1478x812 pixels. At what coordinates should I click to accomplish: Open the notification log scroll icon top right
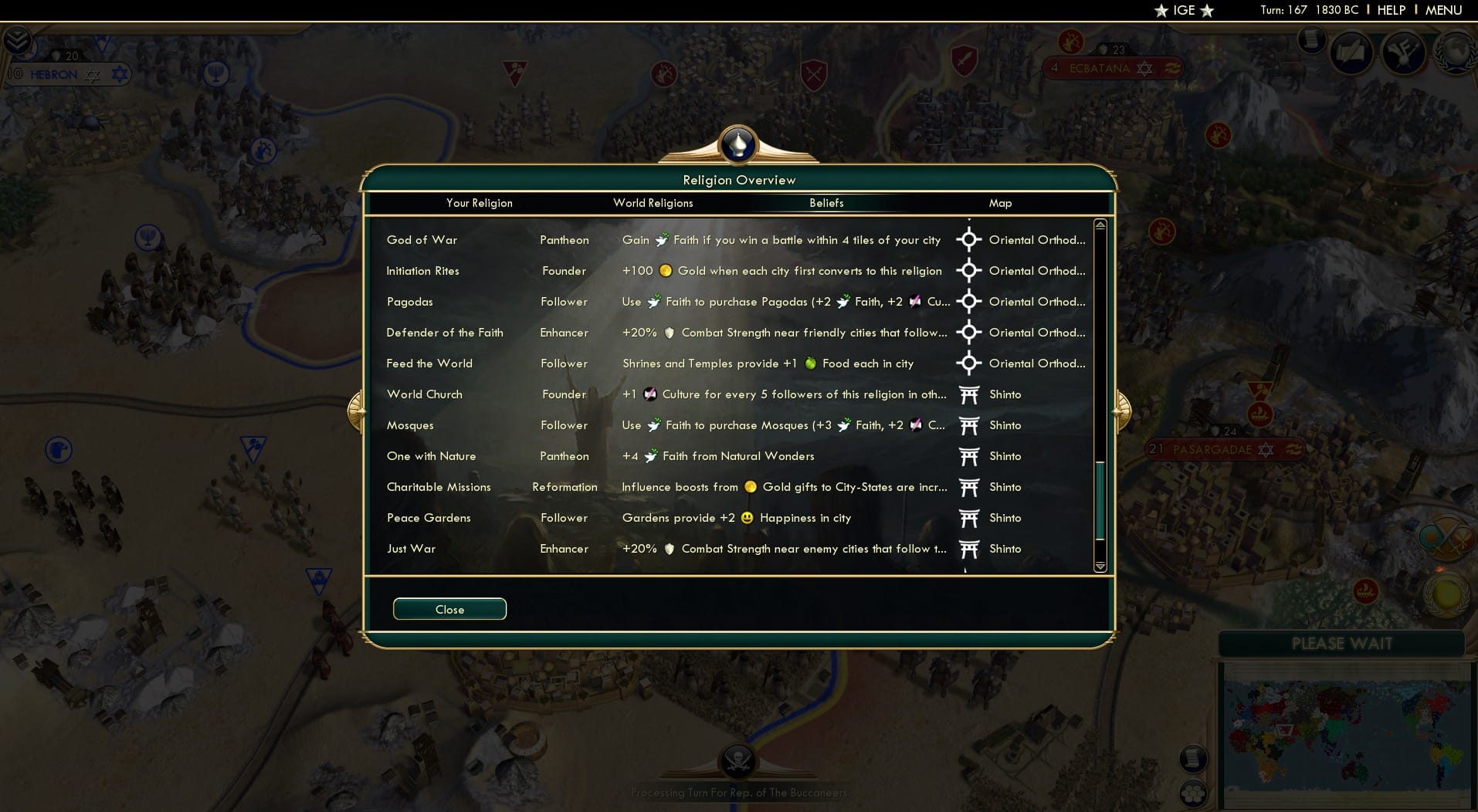tap(1311, 40)
